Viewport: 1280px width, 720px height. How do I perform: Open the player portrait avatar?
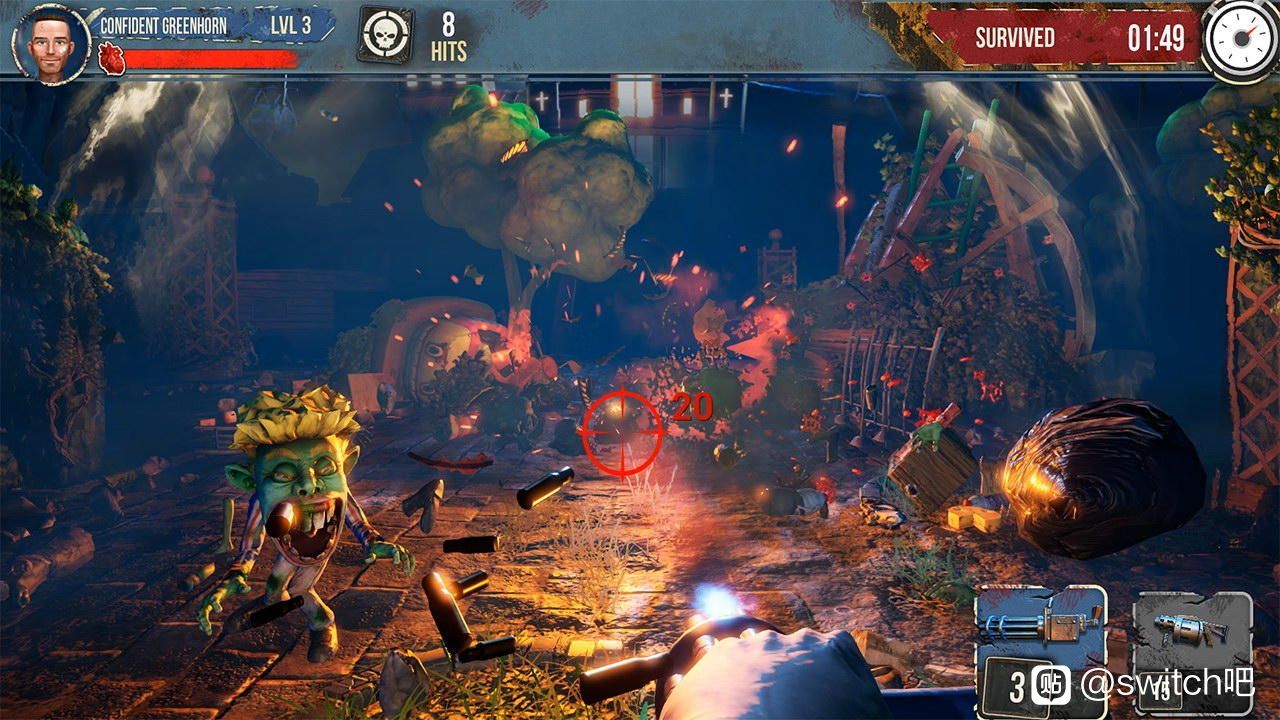click(x=50, y=42)
